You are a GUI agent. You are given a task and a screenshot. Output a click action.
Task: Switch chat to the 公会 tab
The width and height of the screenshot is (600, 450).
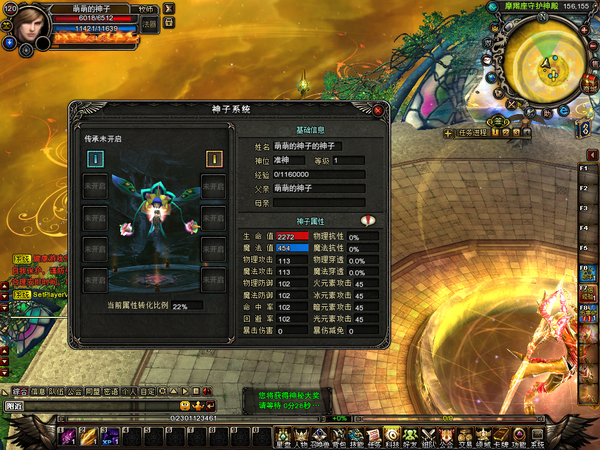tap(73, 391)
